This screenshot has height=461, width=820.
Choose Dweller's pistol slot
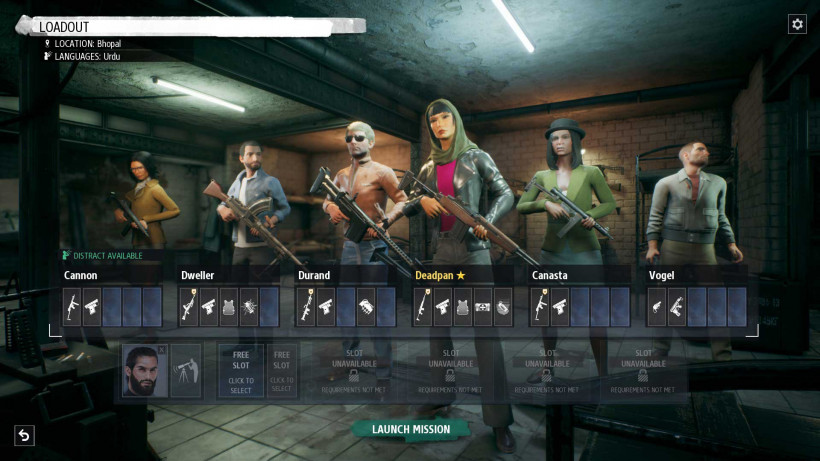coord(209,307)
